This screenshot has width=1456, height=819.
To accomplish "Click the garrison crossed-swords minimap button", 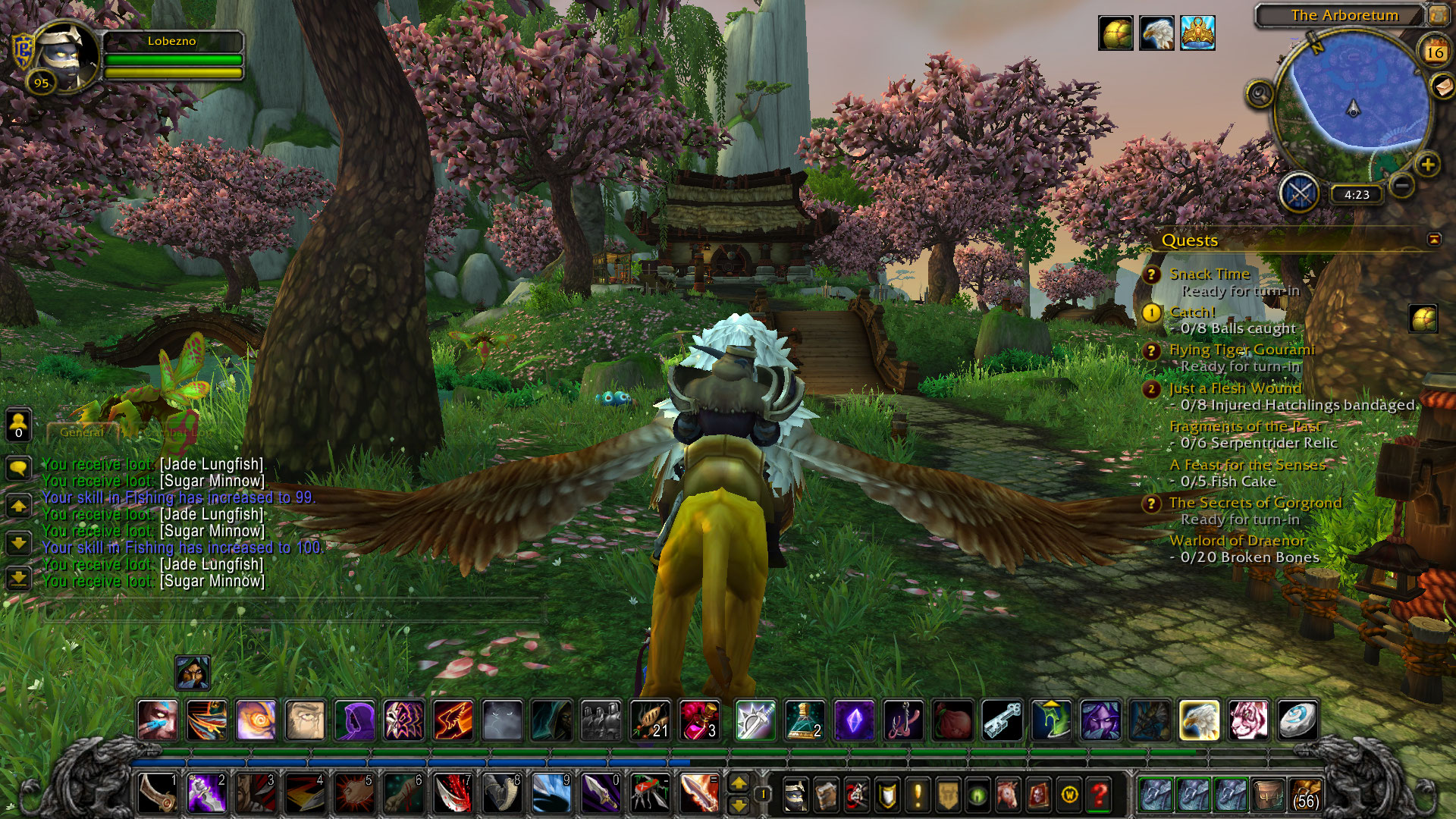I will pos(1300,193).
